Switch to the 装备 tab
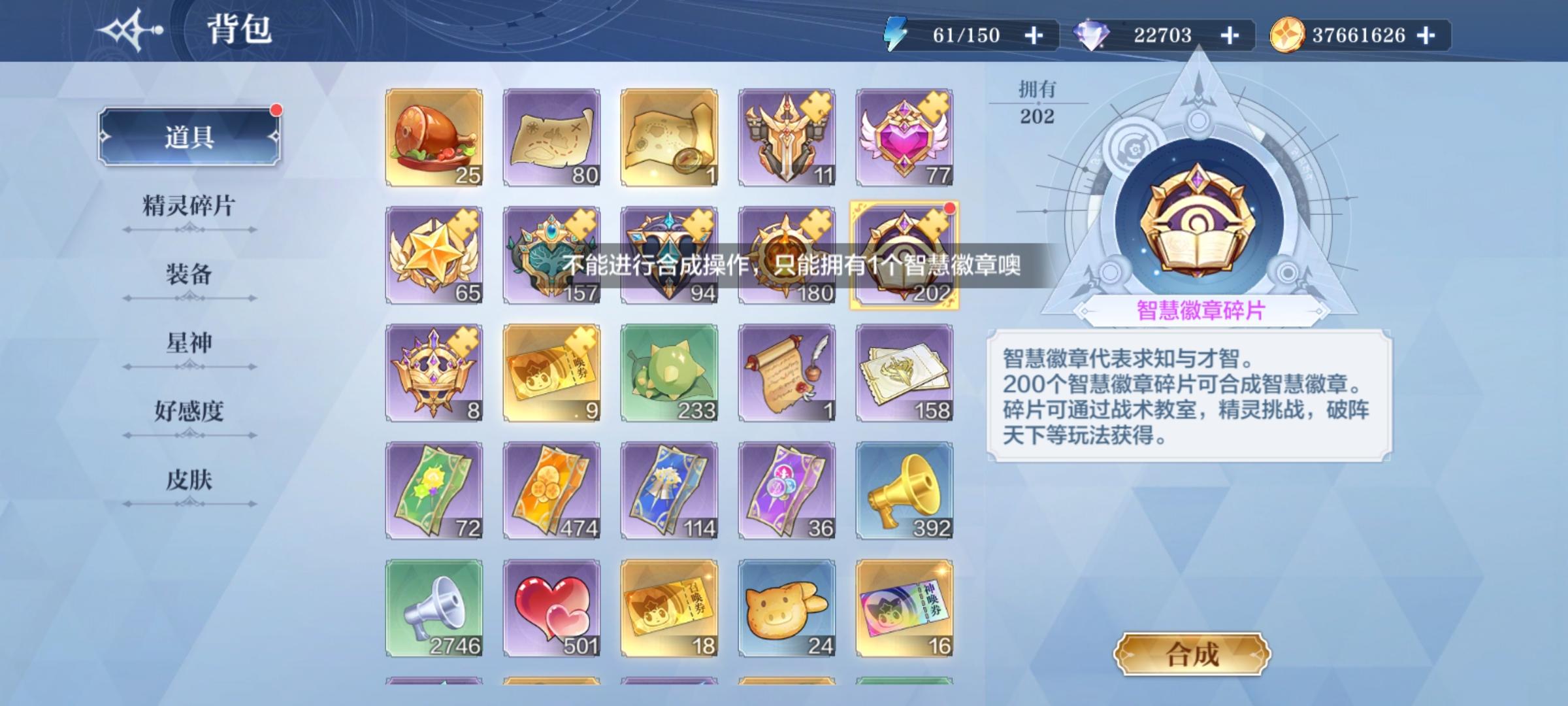This screenshot has width=1568, height=706. tap(191, 276)
